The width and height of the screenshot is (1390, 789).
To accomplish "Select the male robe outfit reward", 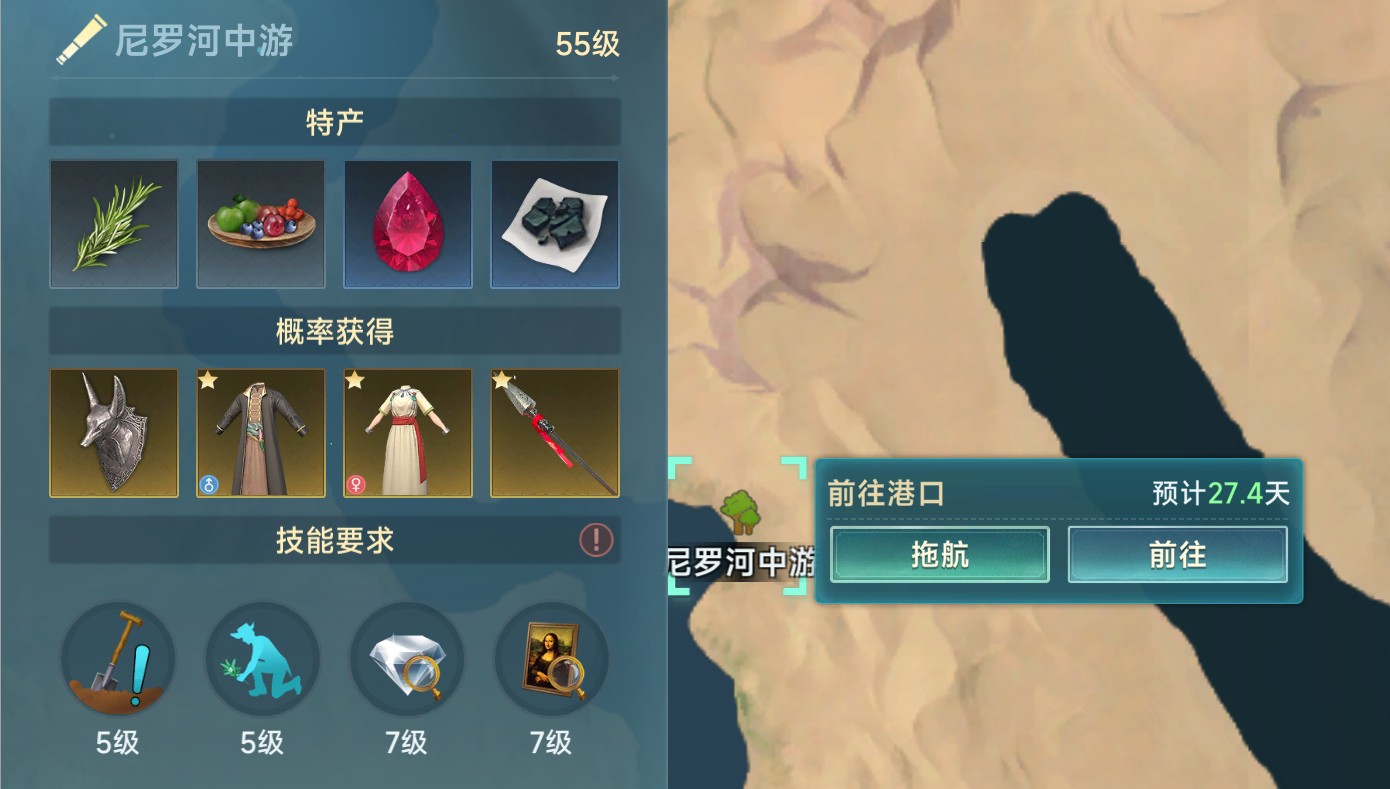I will pyautogui.click(x=261, y=433).
